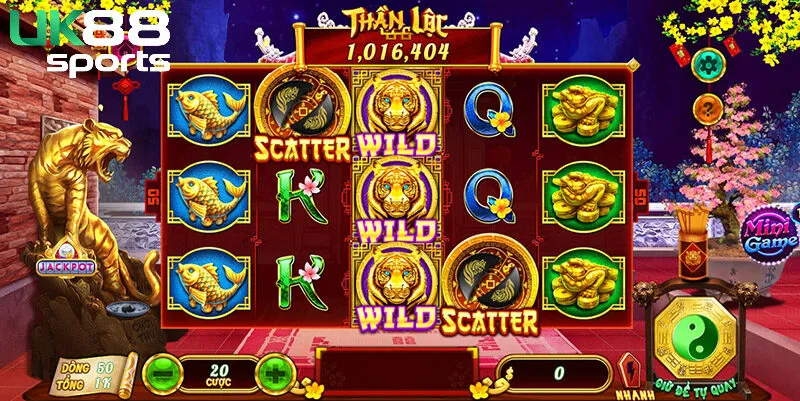Open the settings gear icon
The width and height of the screenshot is (800, 401).
point(708,64)
